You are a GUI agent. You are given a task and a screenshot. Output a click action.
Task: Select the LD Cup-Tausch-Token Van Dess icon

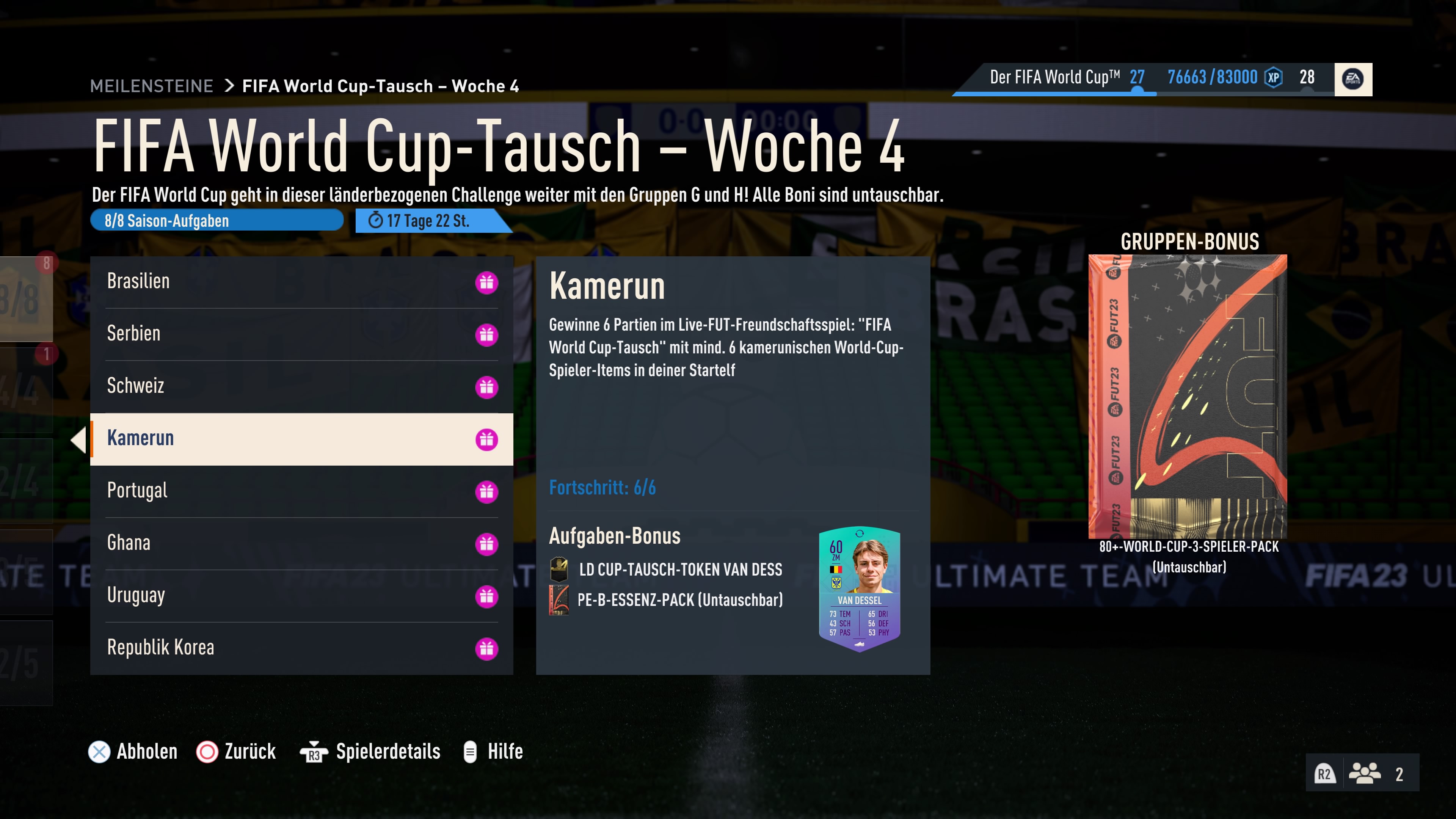559,570
